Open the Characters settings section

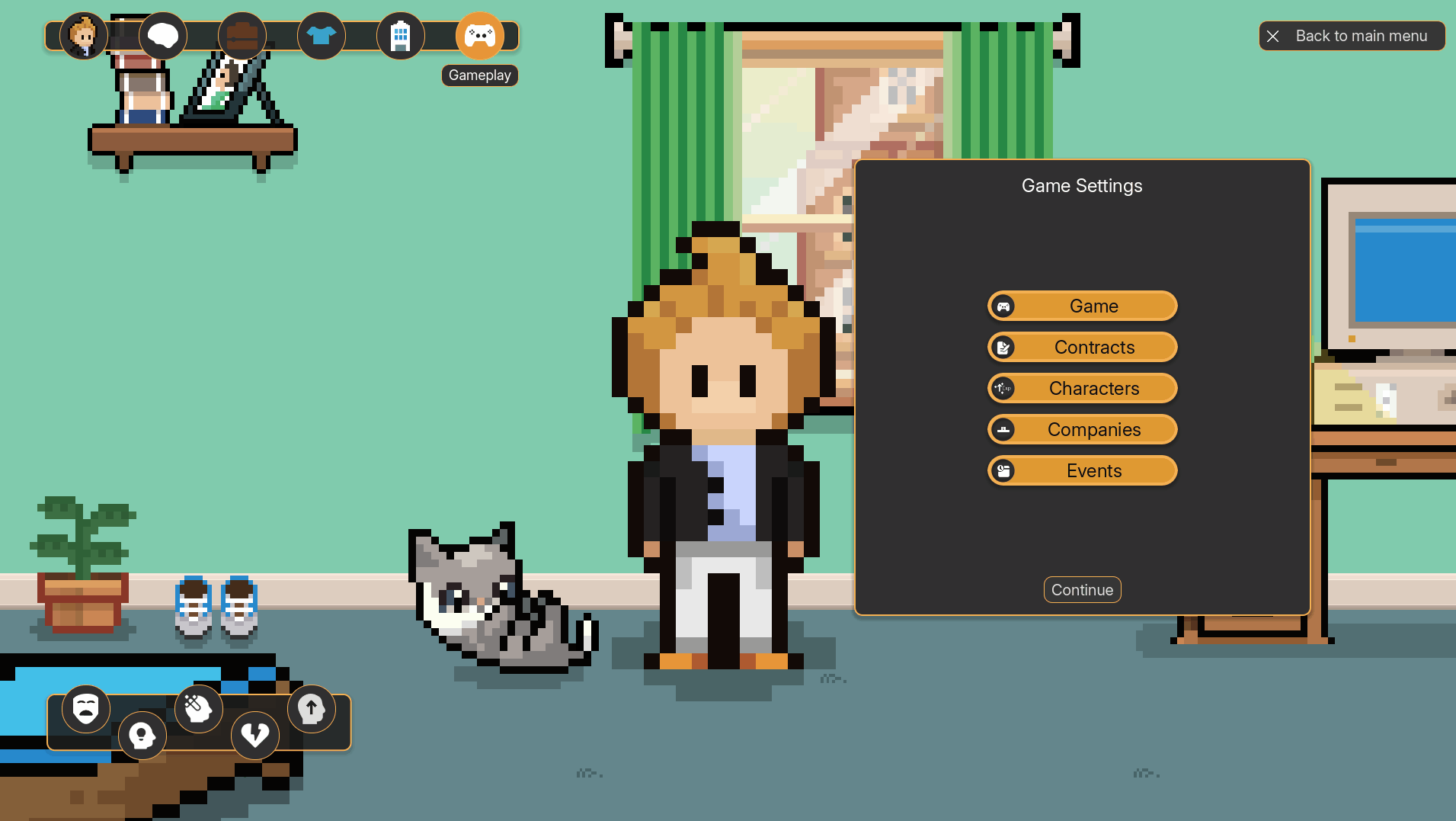tap(1082, 388)
